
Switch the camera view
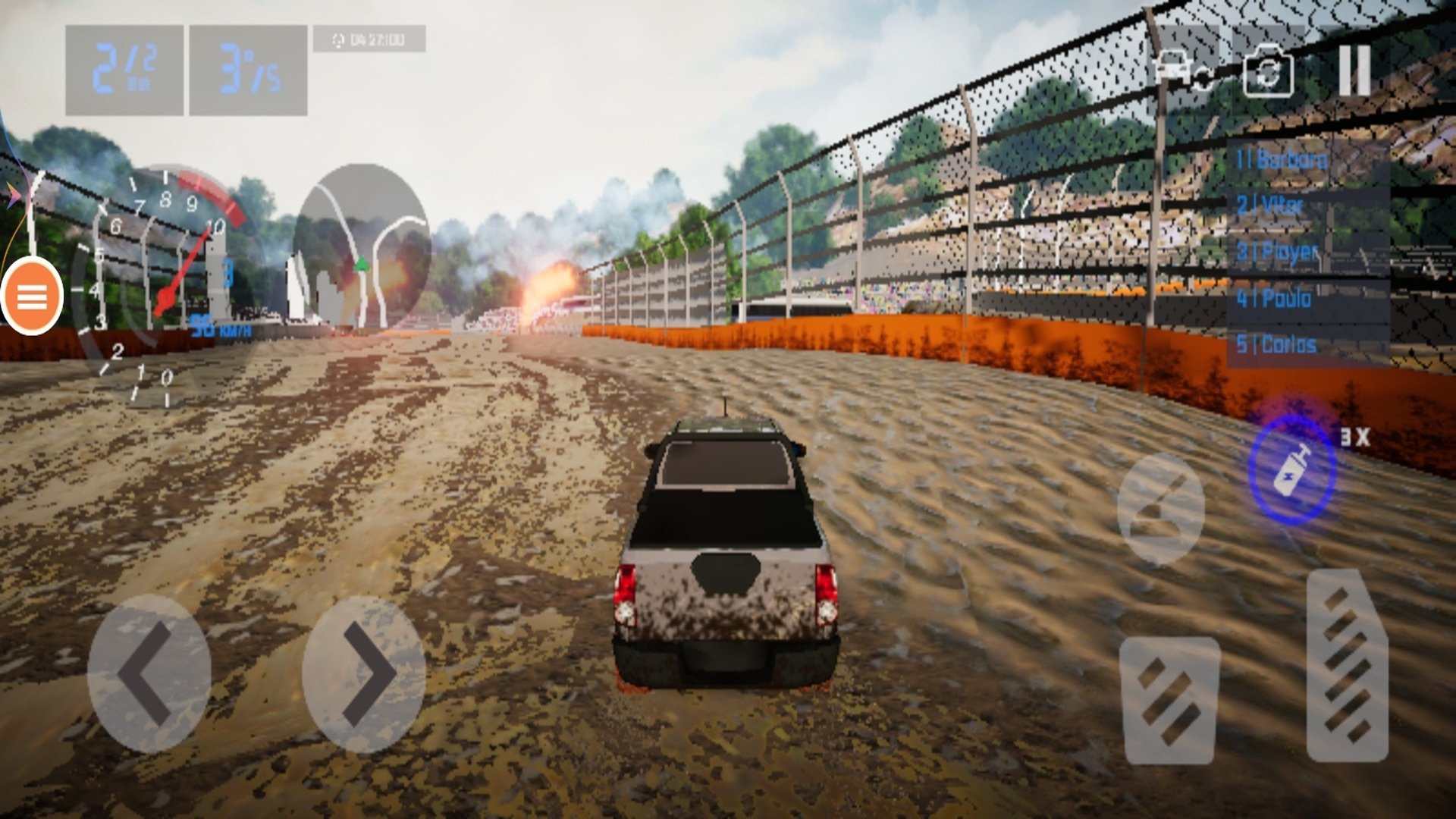click(1268, 71)
